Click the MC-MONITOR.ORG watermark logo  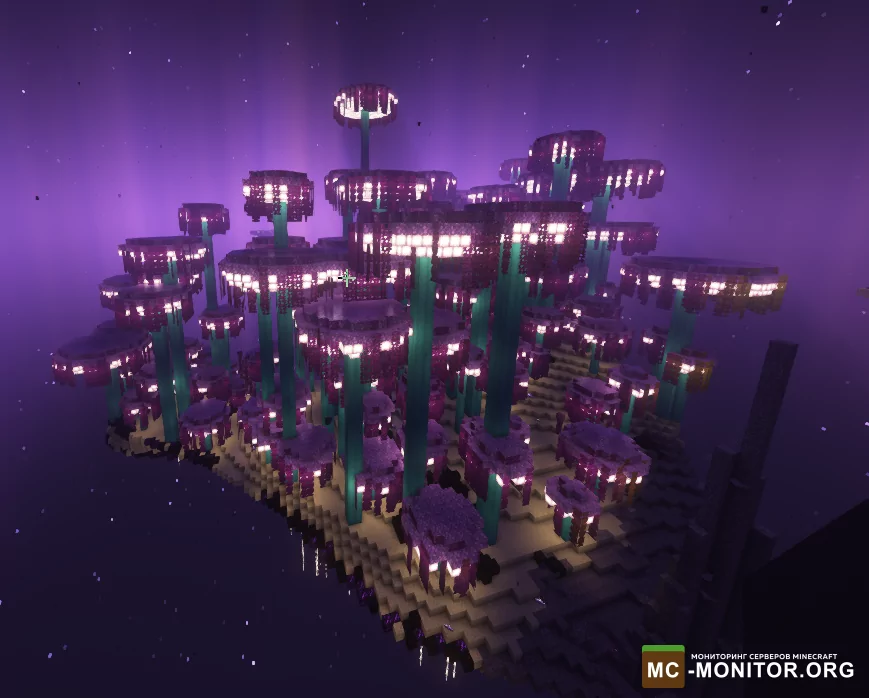pyautogui.click(x=748, y=666)
